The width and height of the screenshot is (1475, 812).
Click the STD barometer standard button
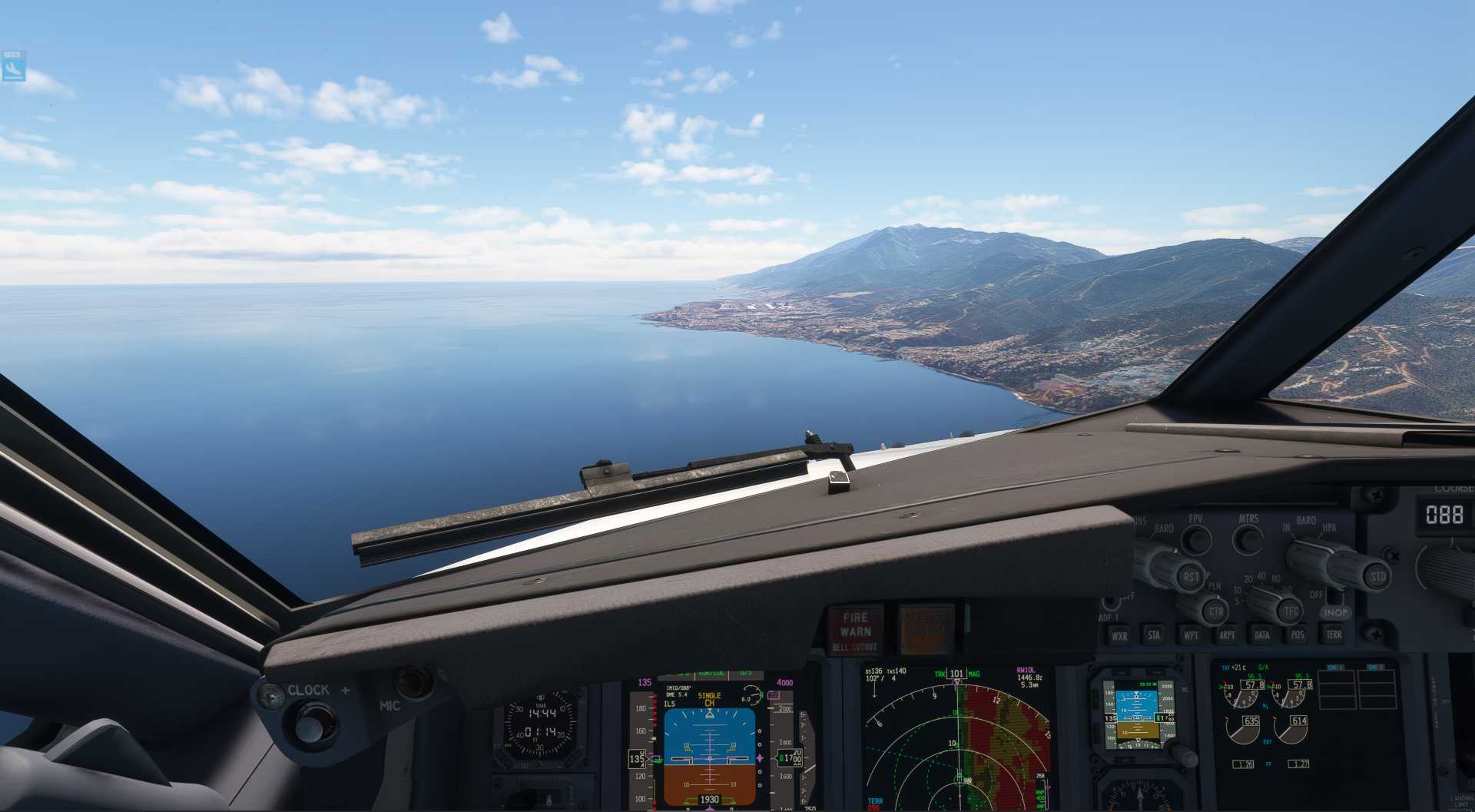point(1378,576)
